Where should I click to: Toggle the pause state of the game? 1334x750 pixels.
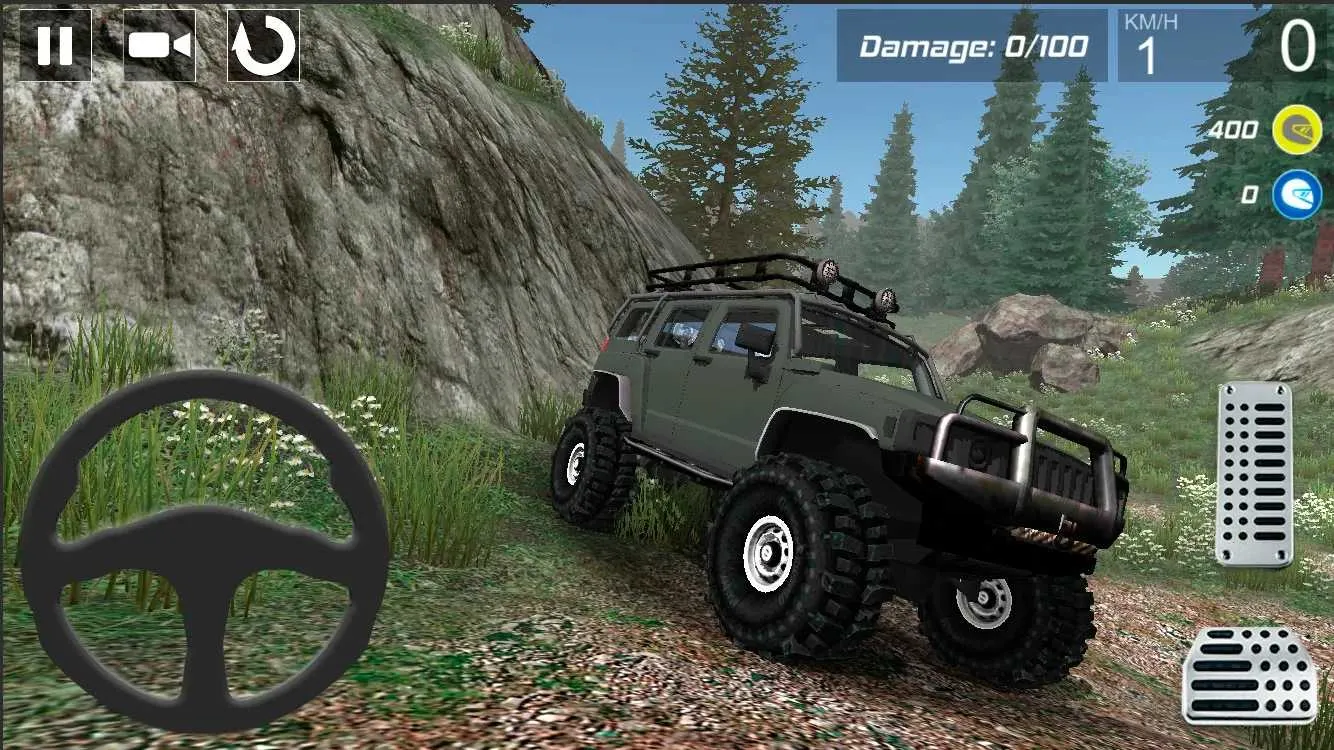[57, 45]
